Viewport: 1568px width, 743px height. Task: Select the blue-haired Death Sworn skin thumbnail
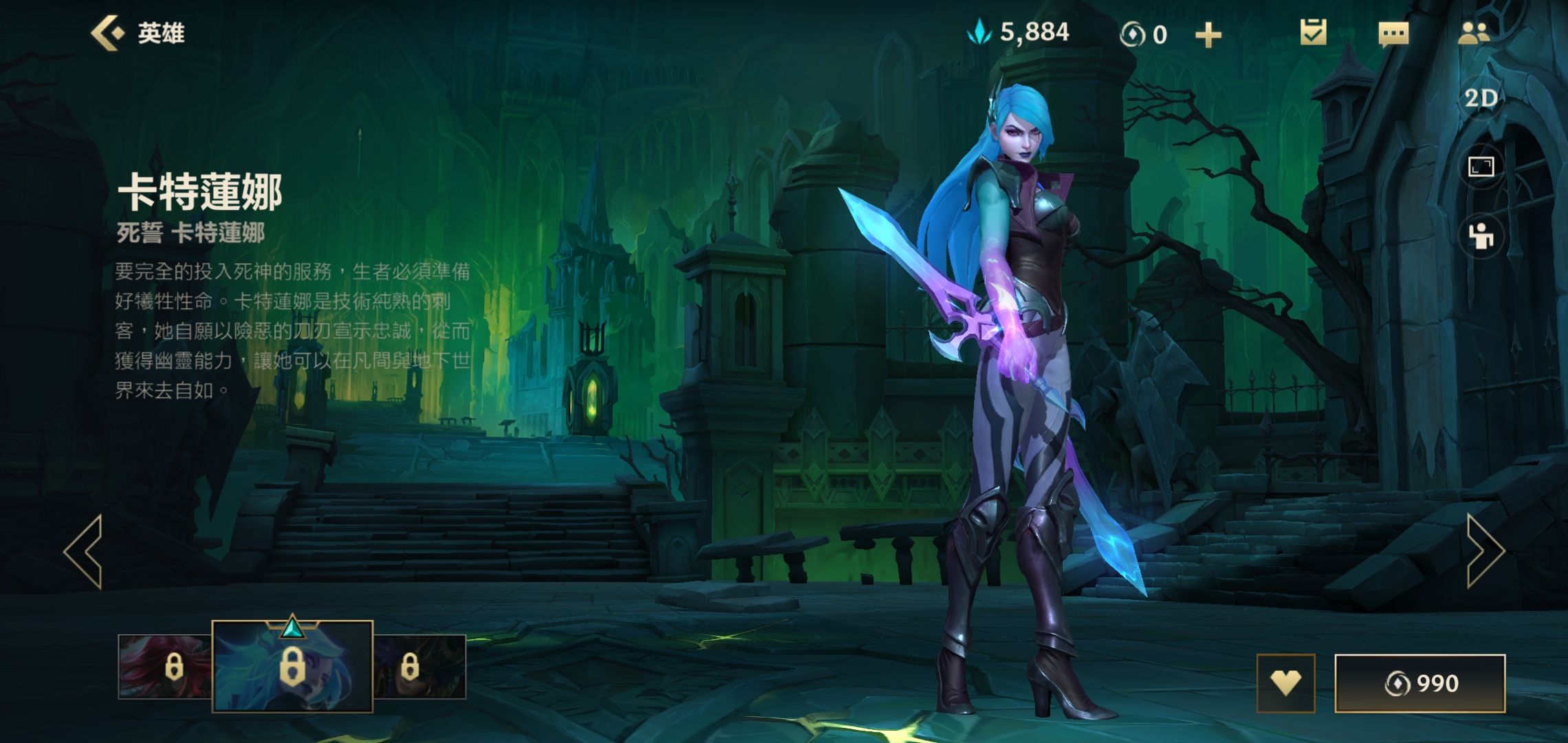[x=292, y=667]
